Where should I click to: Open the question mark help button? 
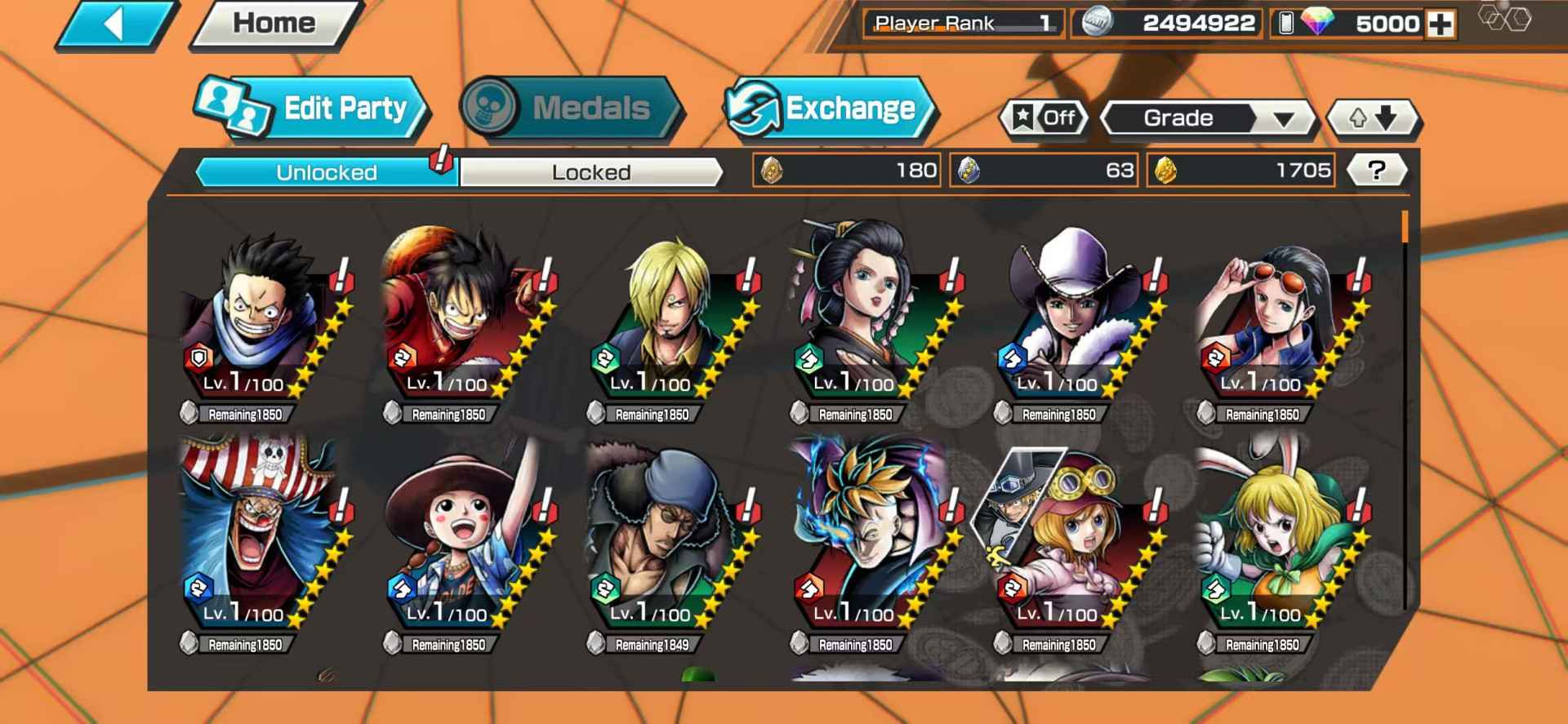1376,171
